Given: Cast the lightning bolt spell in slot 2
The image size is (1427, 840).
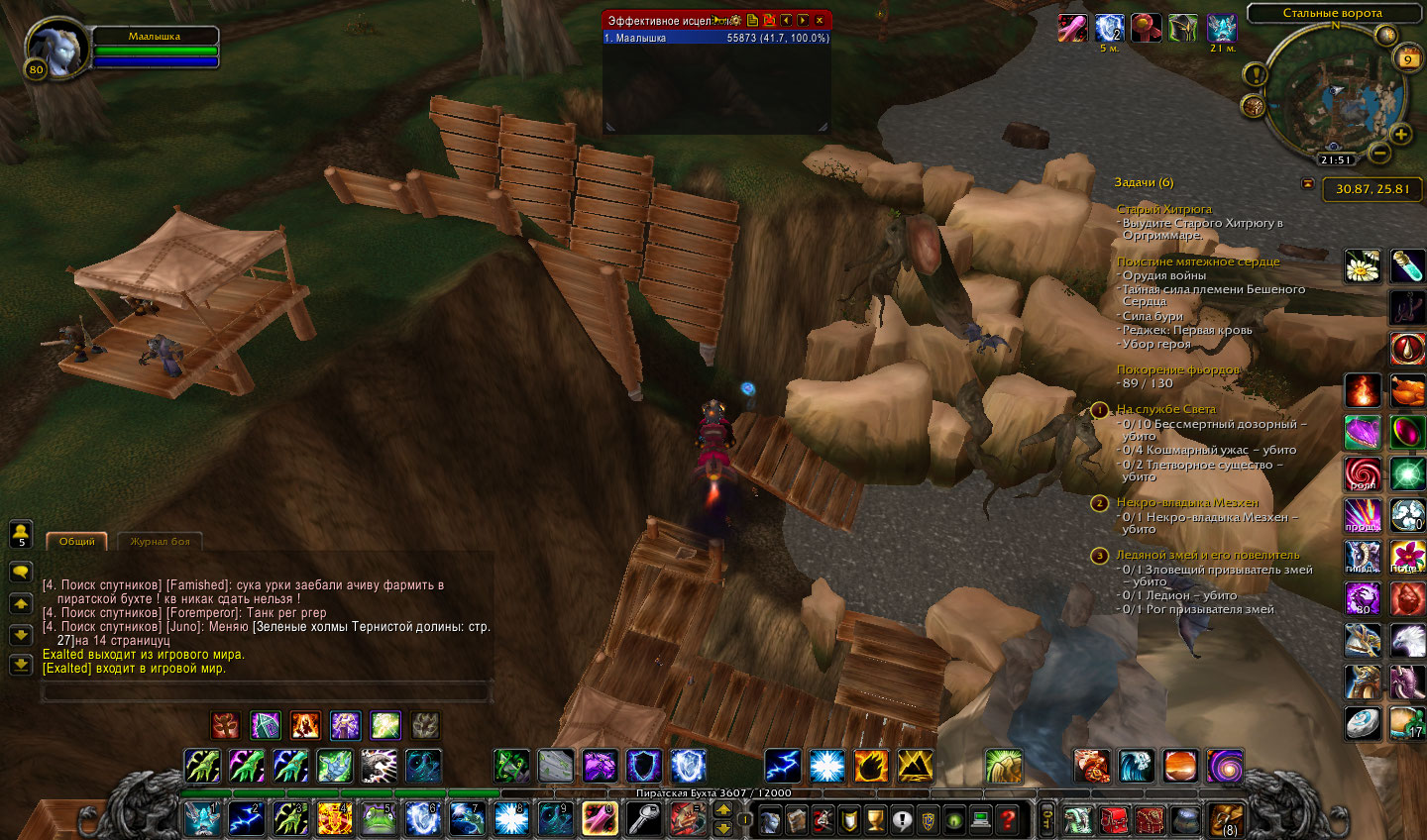Looking at the screenshot, I should click(x=246, y=818).
